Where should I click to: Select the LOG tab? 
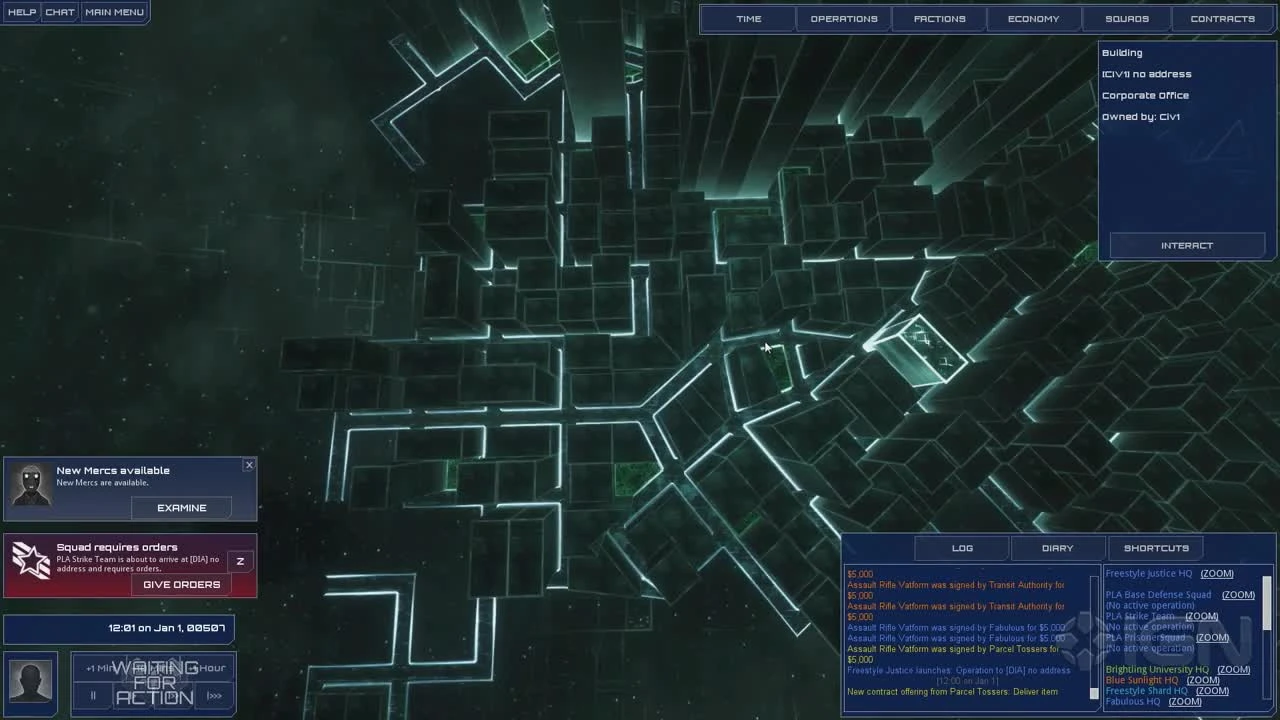961,547
